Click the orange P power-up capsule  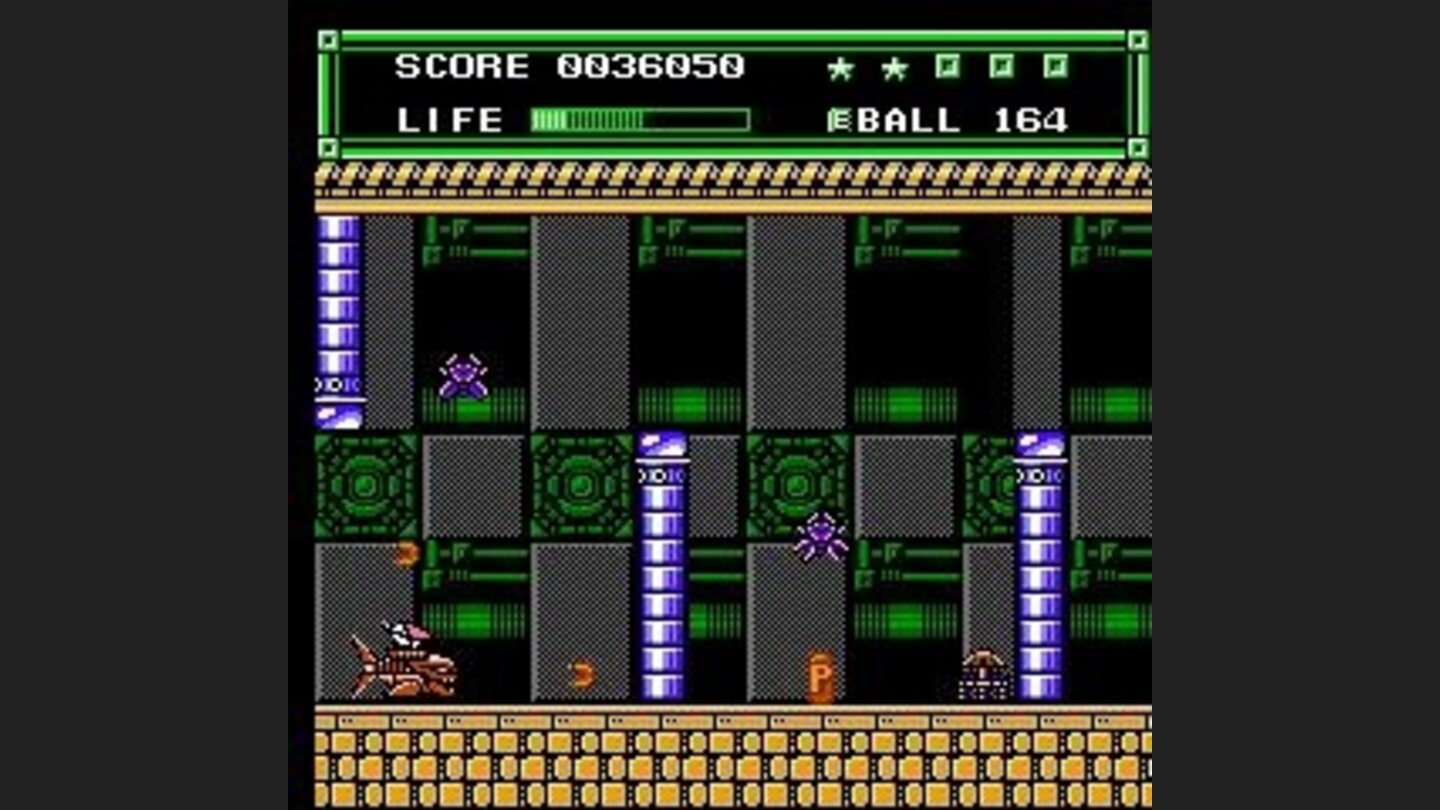coord(819,675)
